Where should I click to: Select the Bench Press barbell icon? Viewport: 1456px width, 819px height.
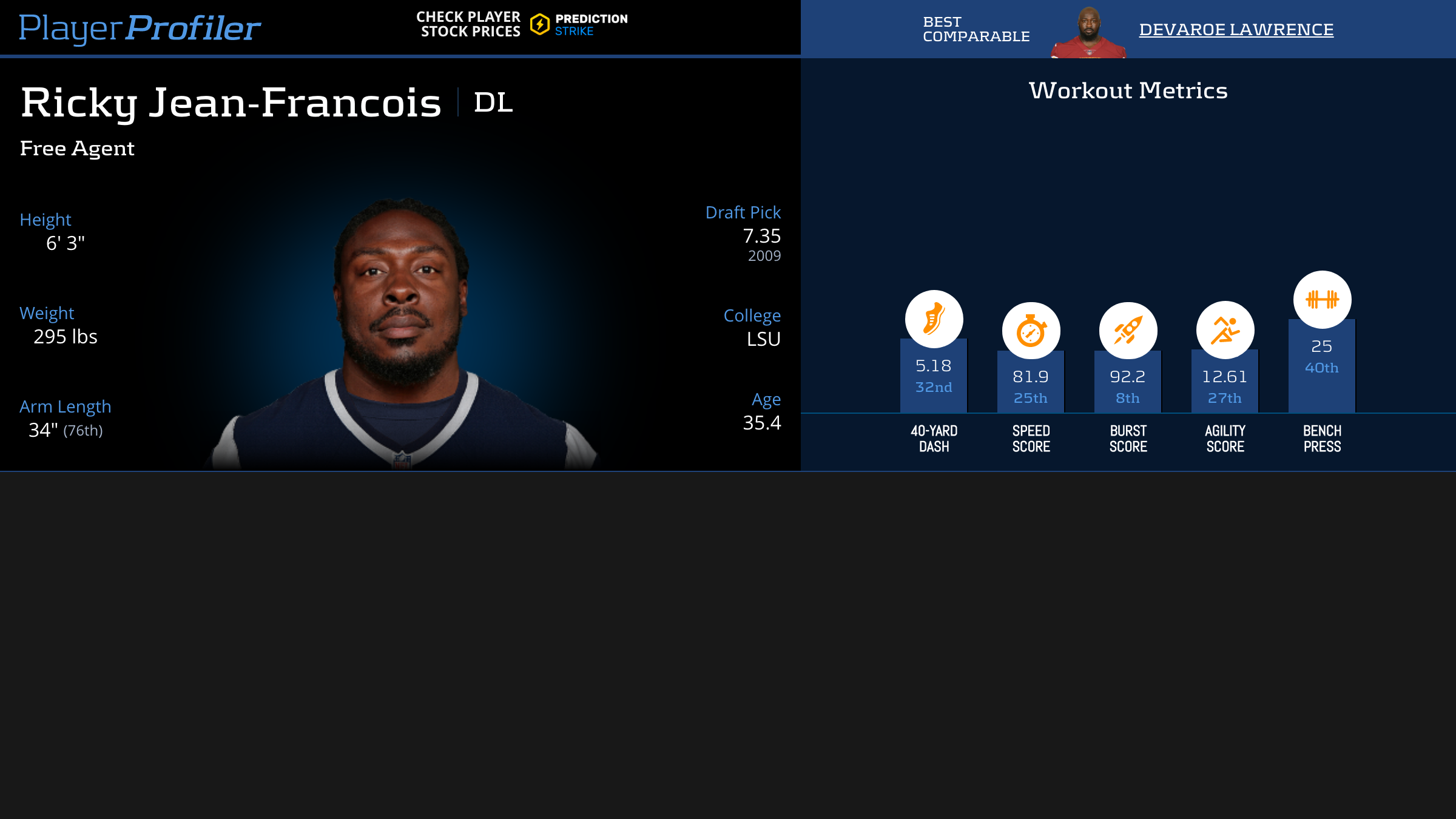(1322, 300)
